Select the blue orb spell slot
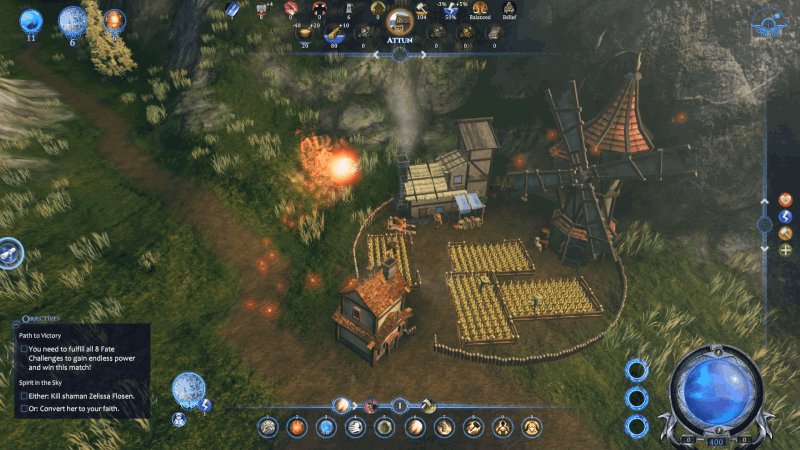 [x=326, y=427]
